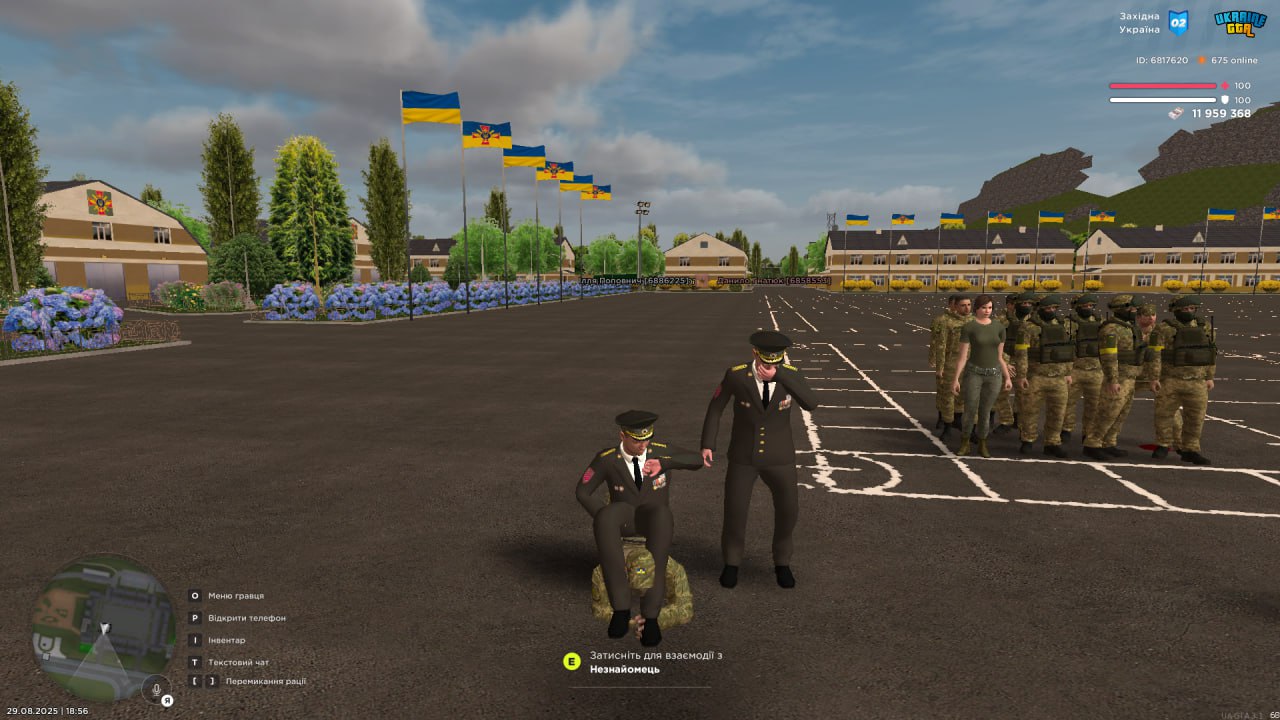
Task: Click the "Я" badge beside the microphone
Action: (x=167, y=700)
